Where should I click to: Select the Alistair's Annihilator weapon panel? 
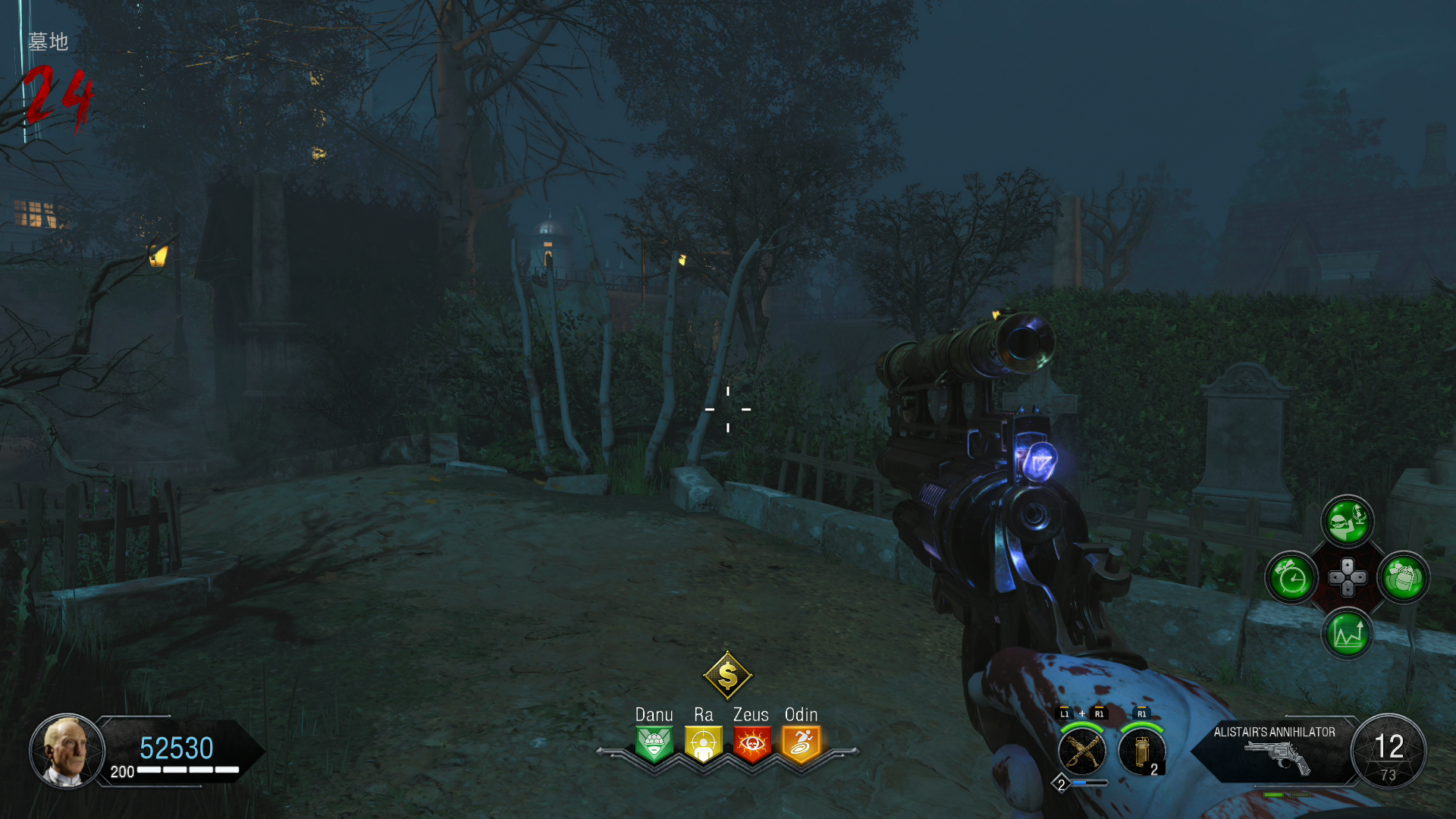tap(1276, 751)
